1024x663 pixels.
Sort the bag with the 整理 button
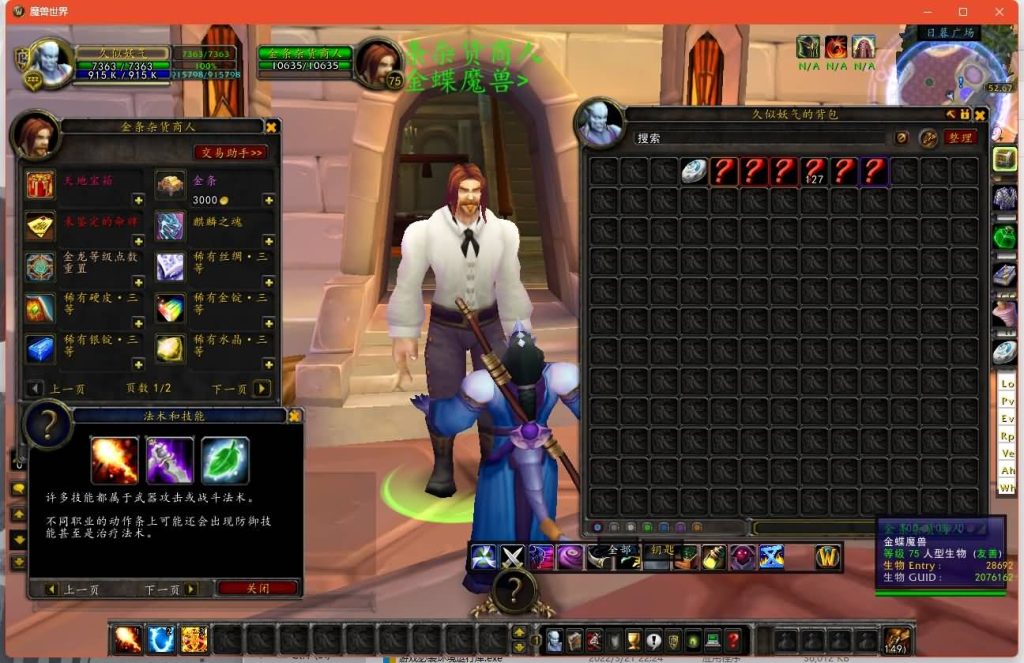(960, 138)
